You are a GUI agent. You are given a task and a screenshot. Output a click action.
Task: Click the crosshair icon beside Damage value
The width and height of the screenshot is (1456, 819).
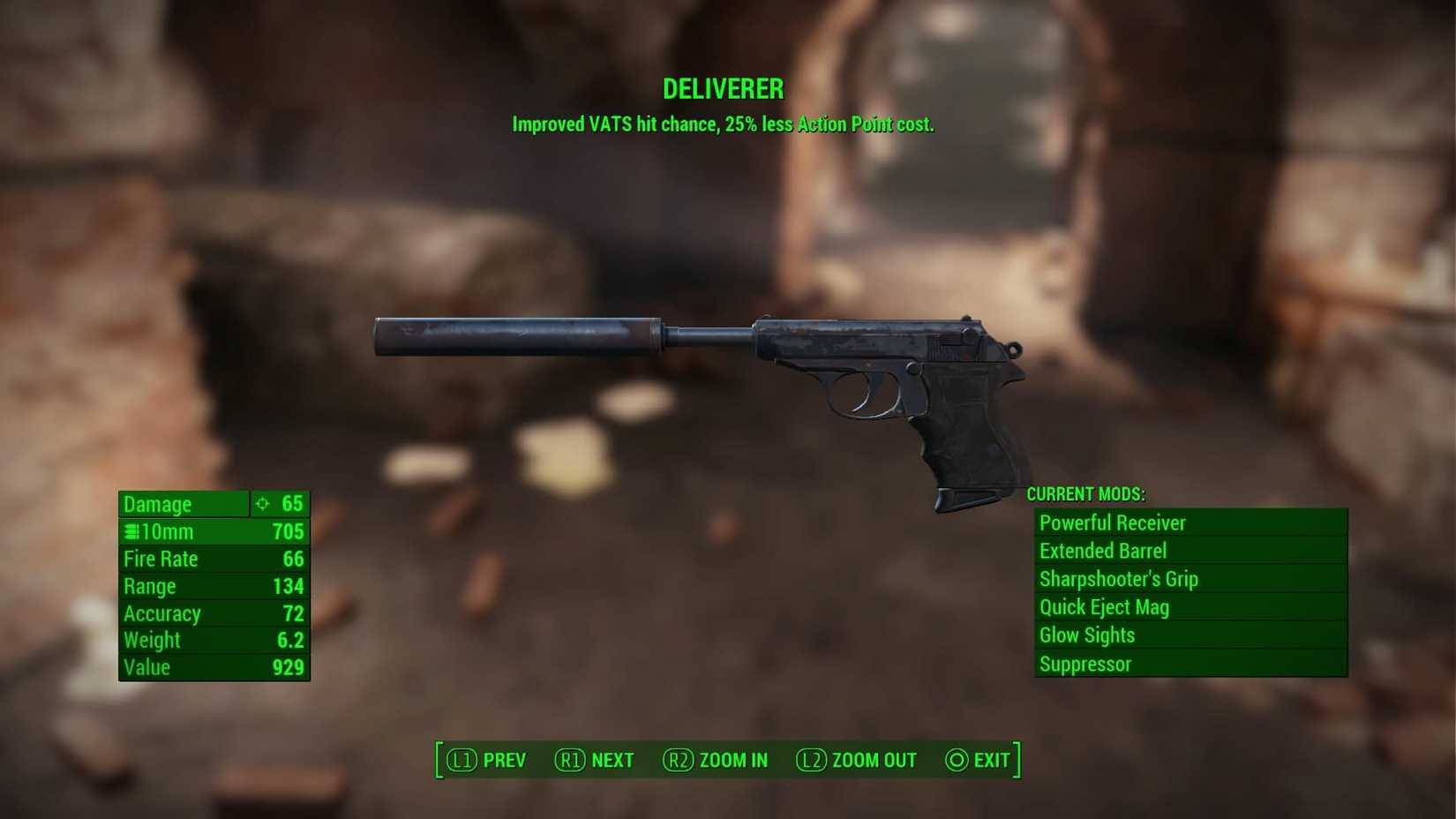262,504
